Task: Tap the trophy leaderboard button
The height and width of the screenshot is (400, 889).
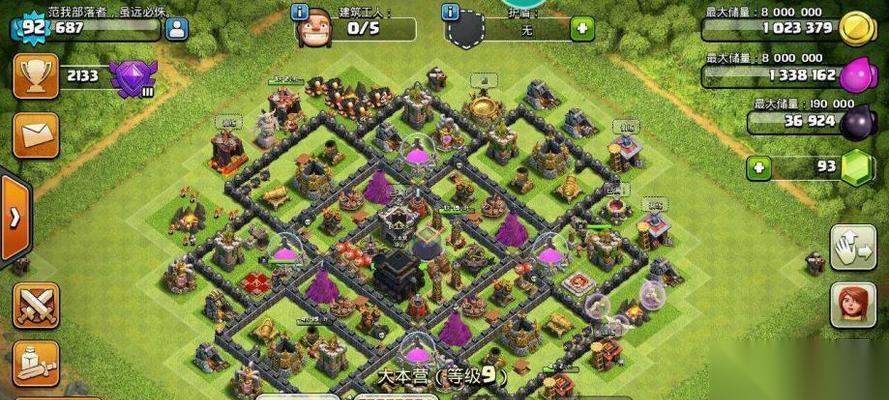Action: [35, 76]
